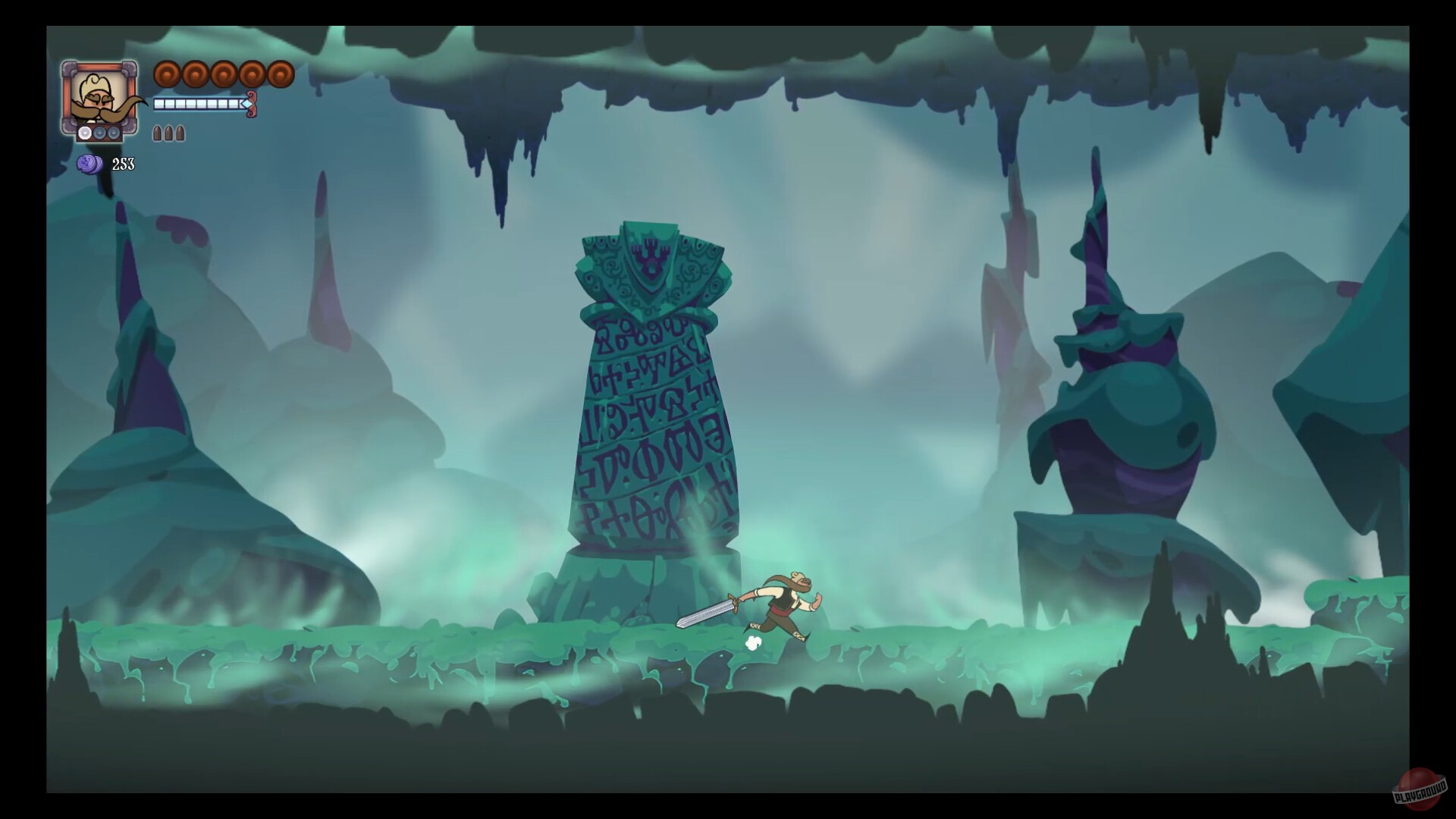Viewport: 1456px width, 819px height.
Task: Select the white ability orb under the portrait
Action: coord(84,133)
